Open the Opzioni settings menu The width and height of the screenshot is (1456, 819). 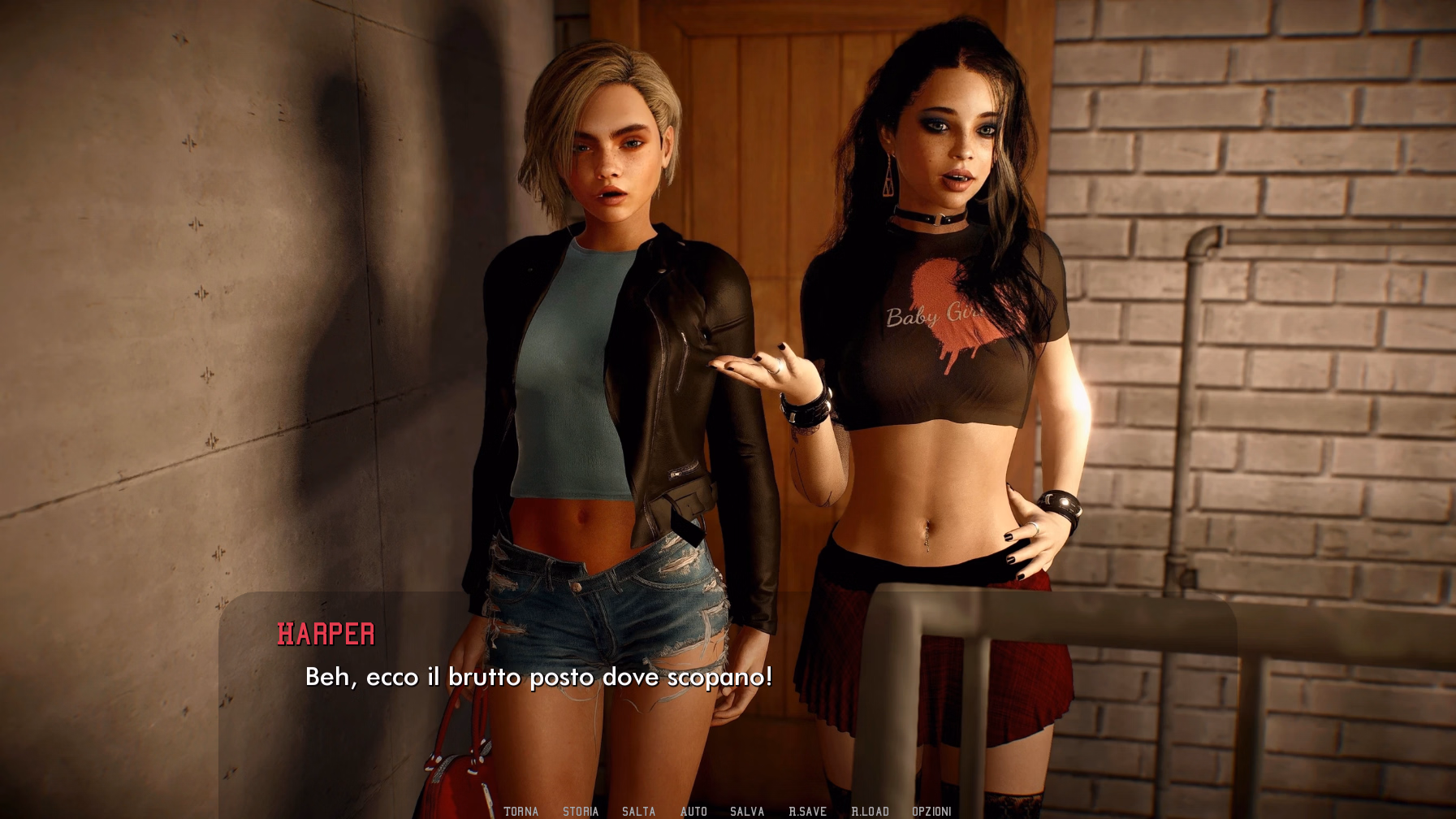tap(931, 811)
